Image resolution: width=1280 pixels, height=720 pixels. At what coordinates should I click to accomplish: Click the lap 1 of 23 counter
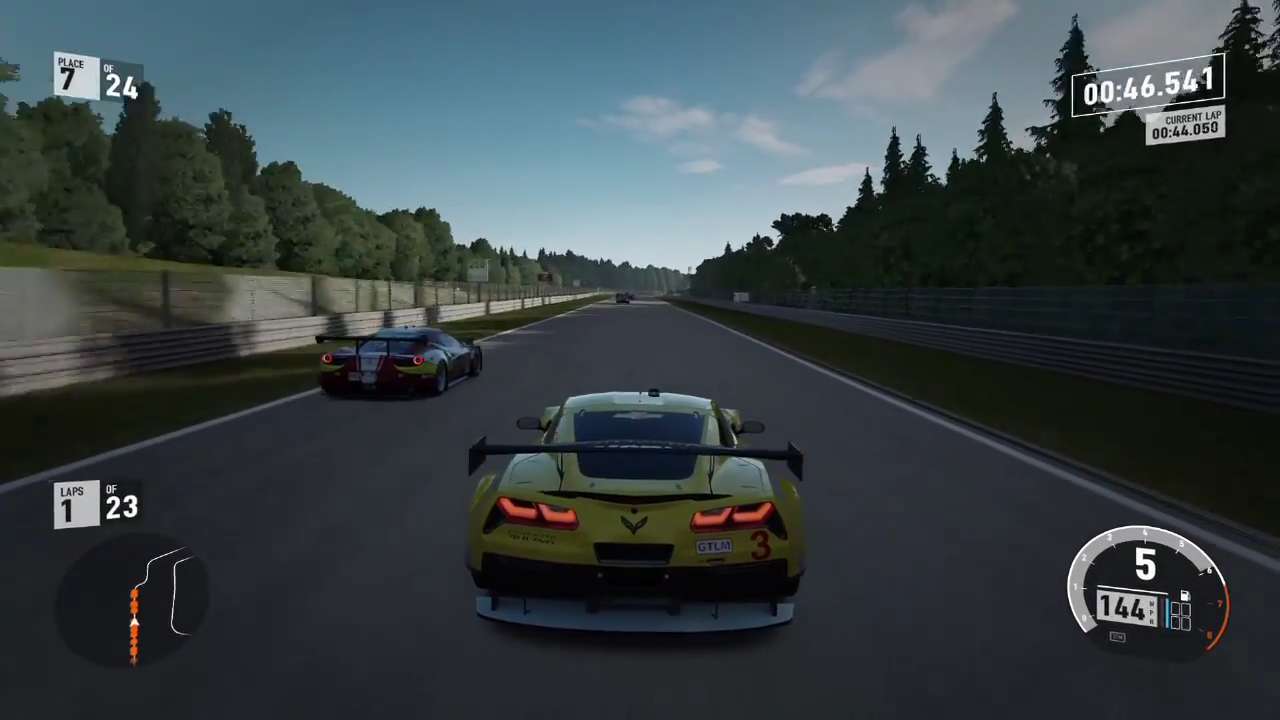[x=97, y=503]
